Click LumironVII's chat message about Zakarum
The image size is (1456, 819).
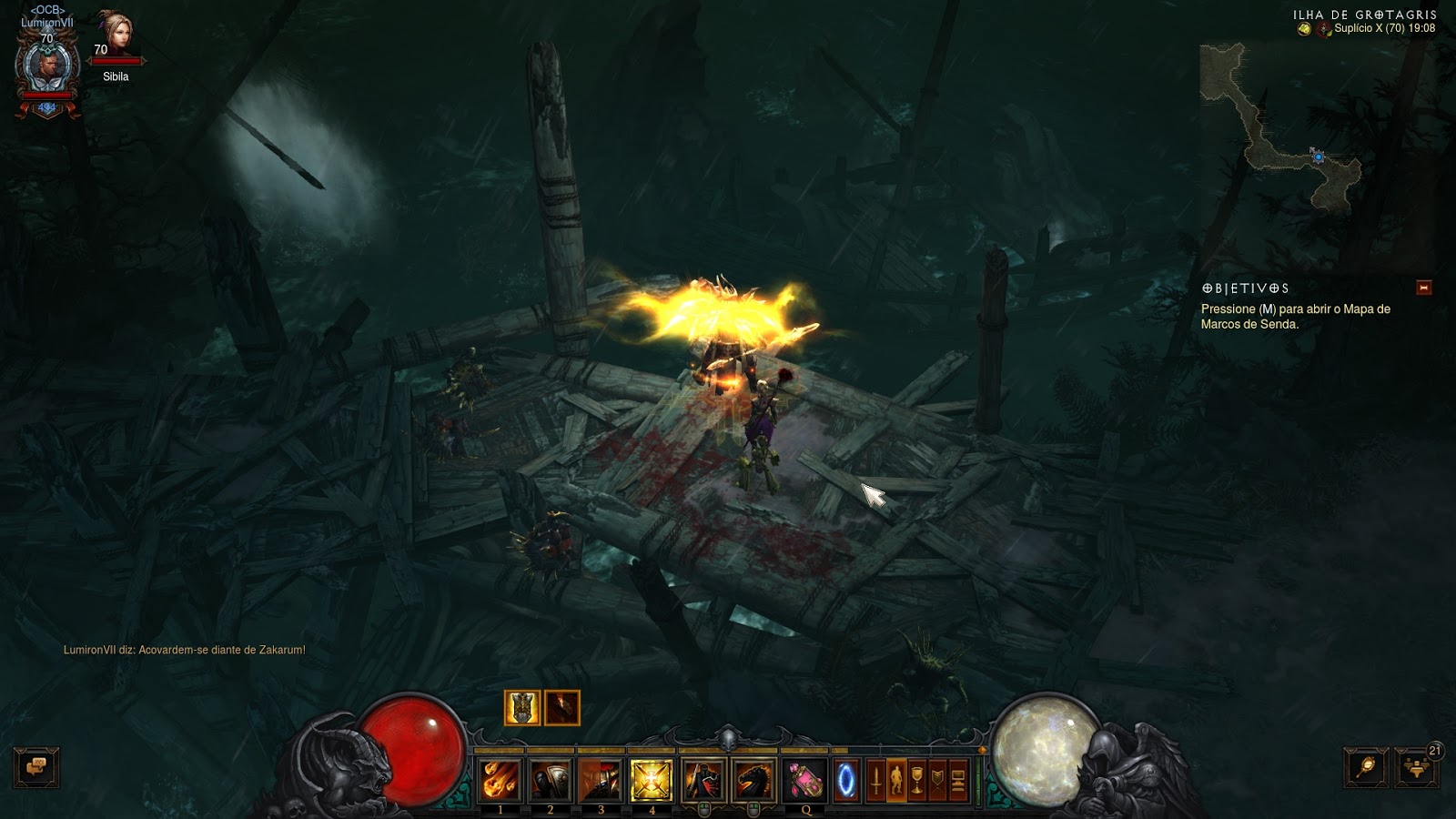[182, 652]
